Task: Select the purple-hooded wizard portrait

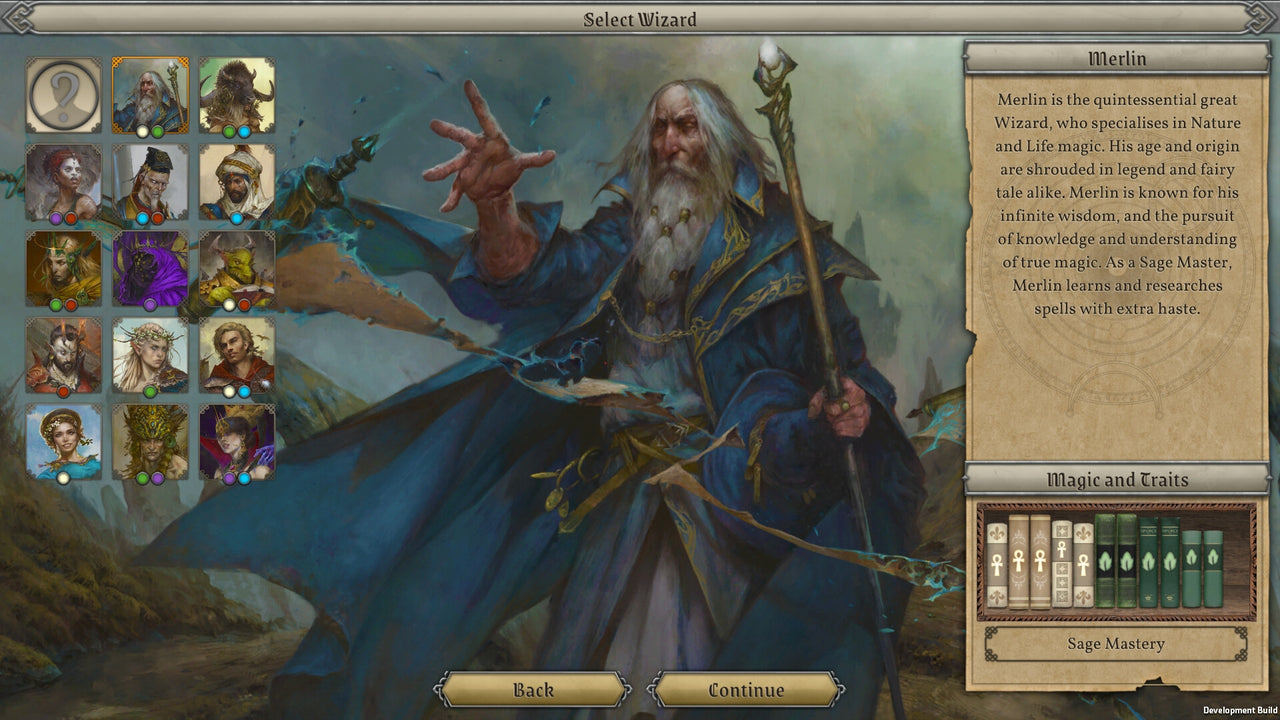Action: pyautogui.click(x=150, y=268)
